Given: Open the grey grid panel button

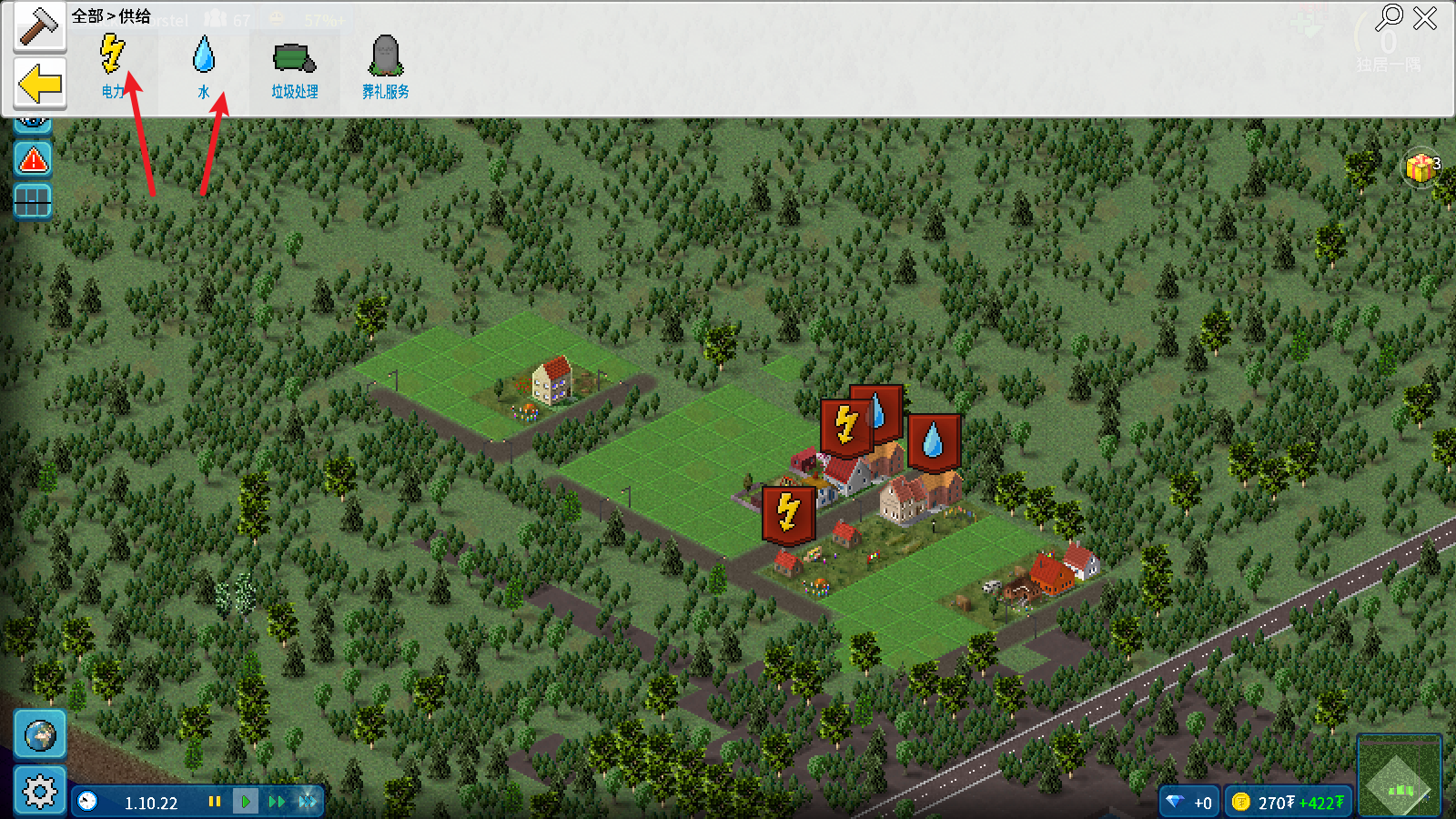Looking at the screenshot, I should (33, 201).
